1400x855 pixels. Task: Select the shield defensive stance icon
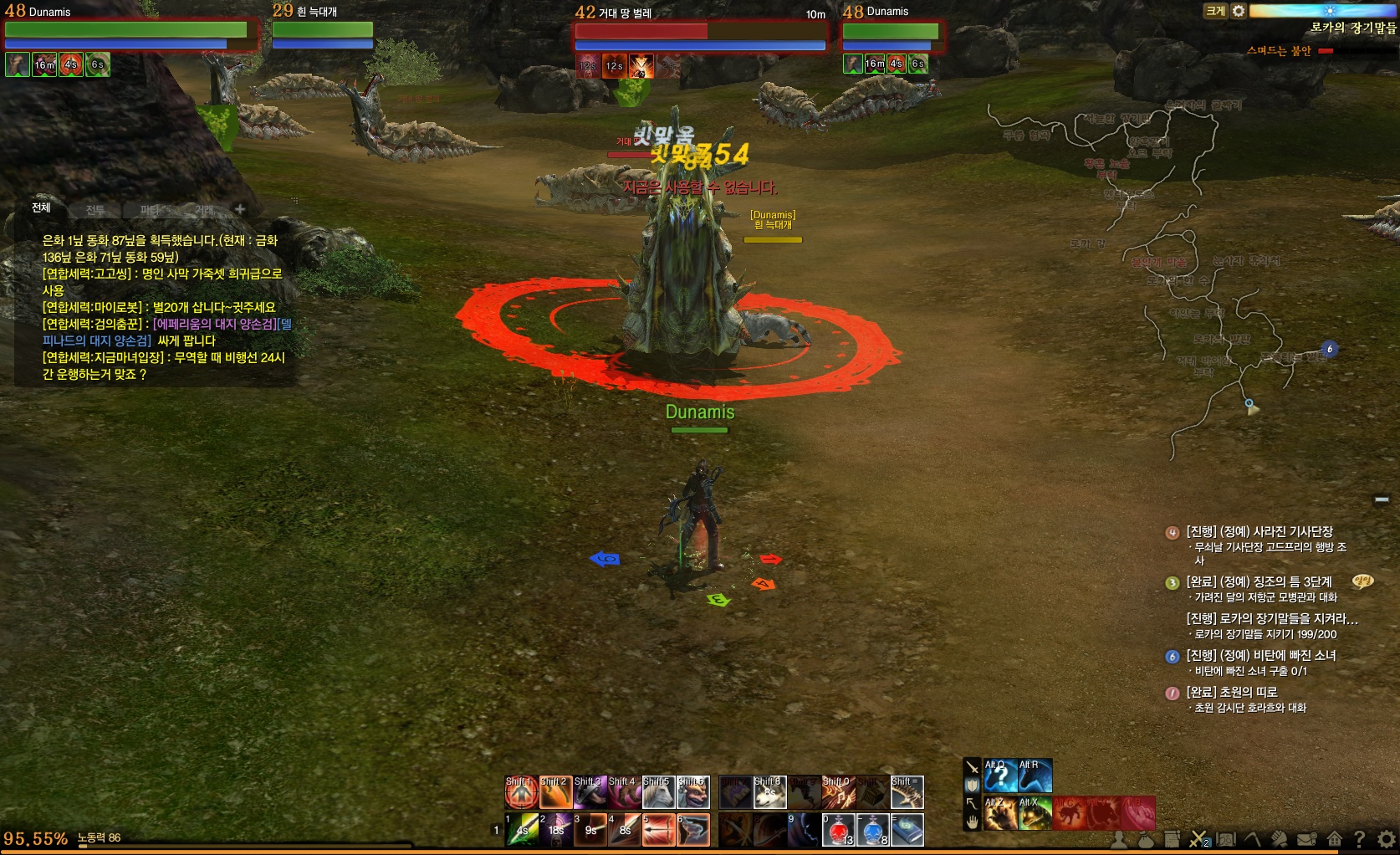click(972, 785)
